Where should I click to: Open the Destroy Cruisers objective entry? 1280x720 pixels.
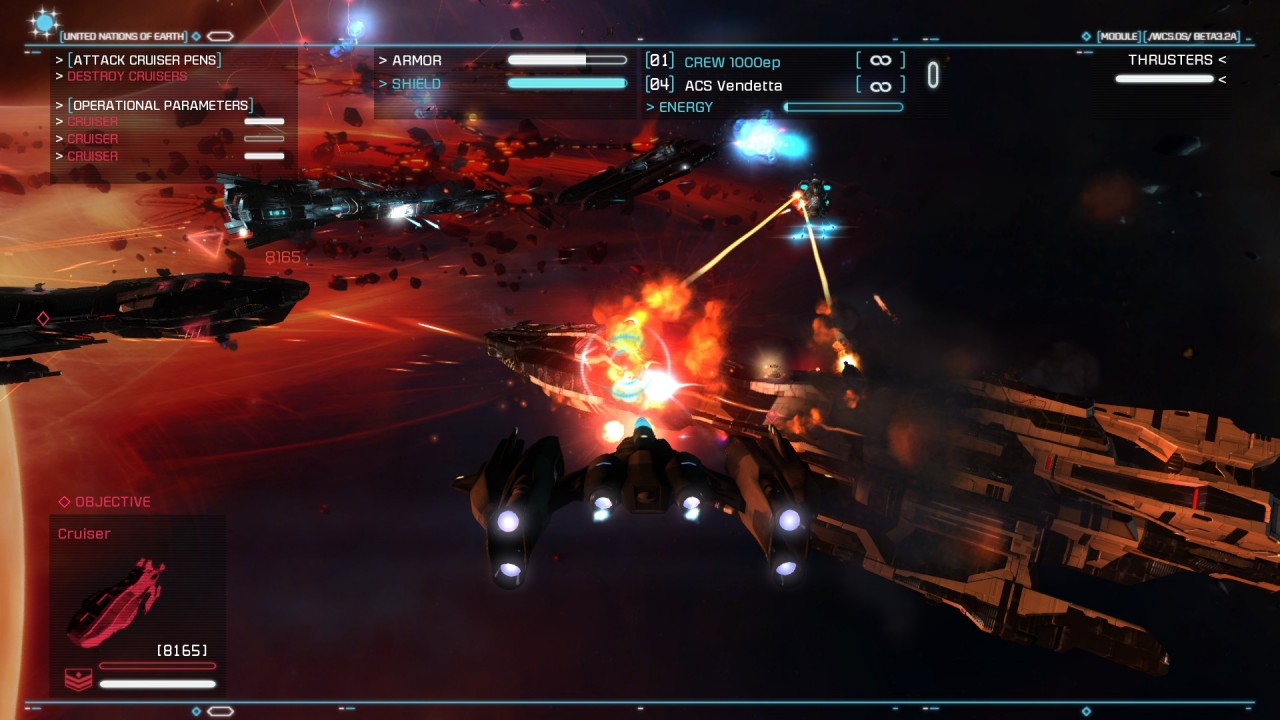pyautogui.click(x=127, y=76)
